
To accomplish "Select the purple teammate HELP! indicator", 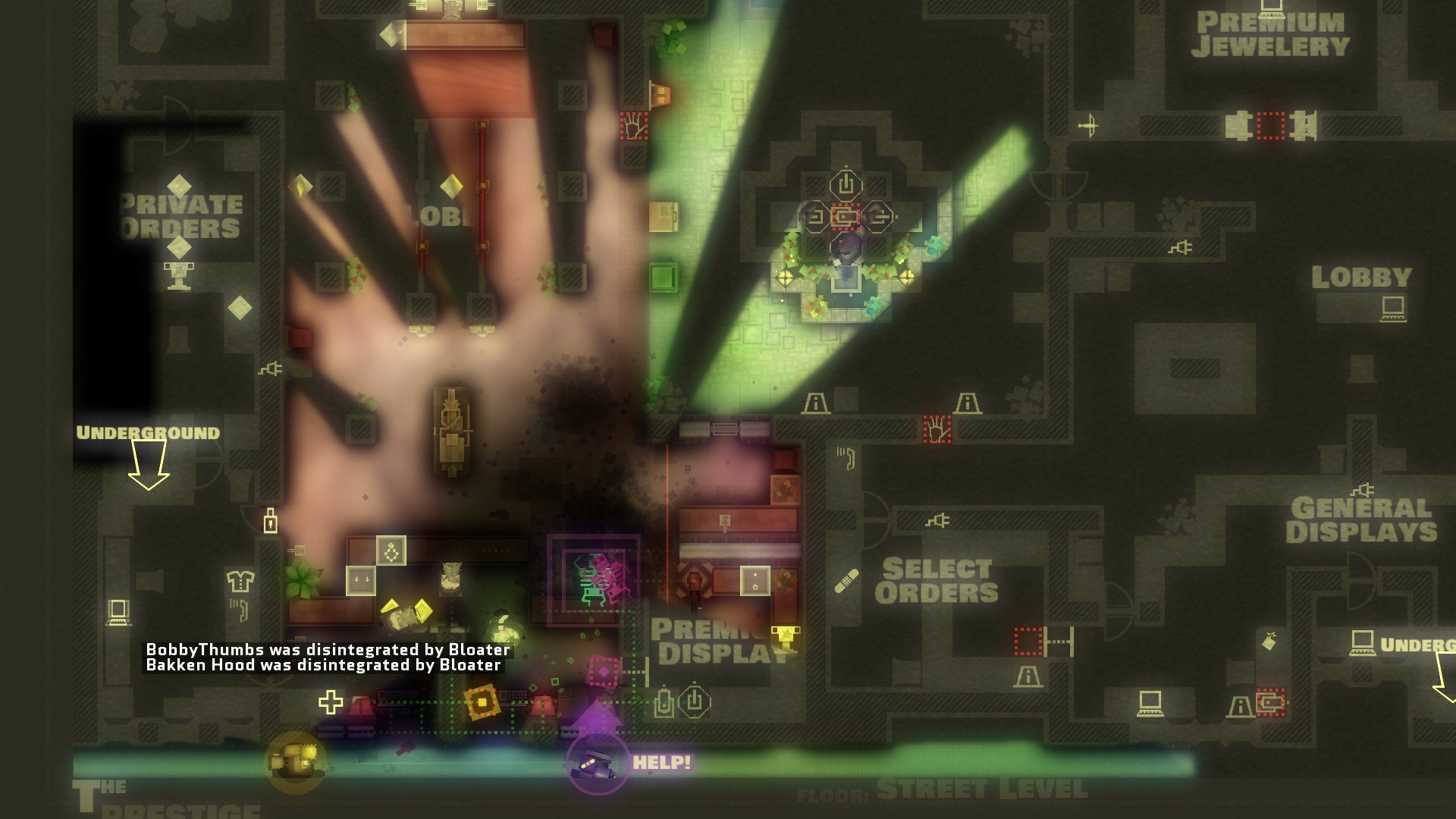I will point(598,762).
